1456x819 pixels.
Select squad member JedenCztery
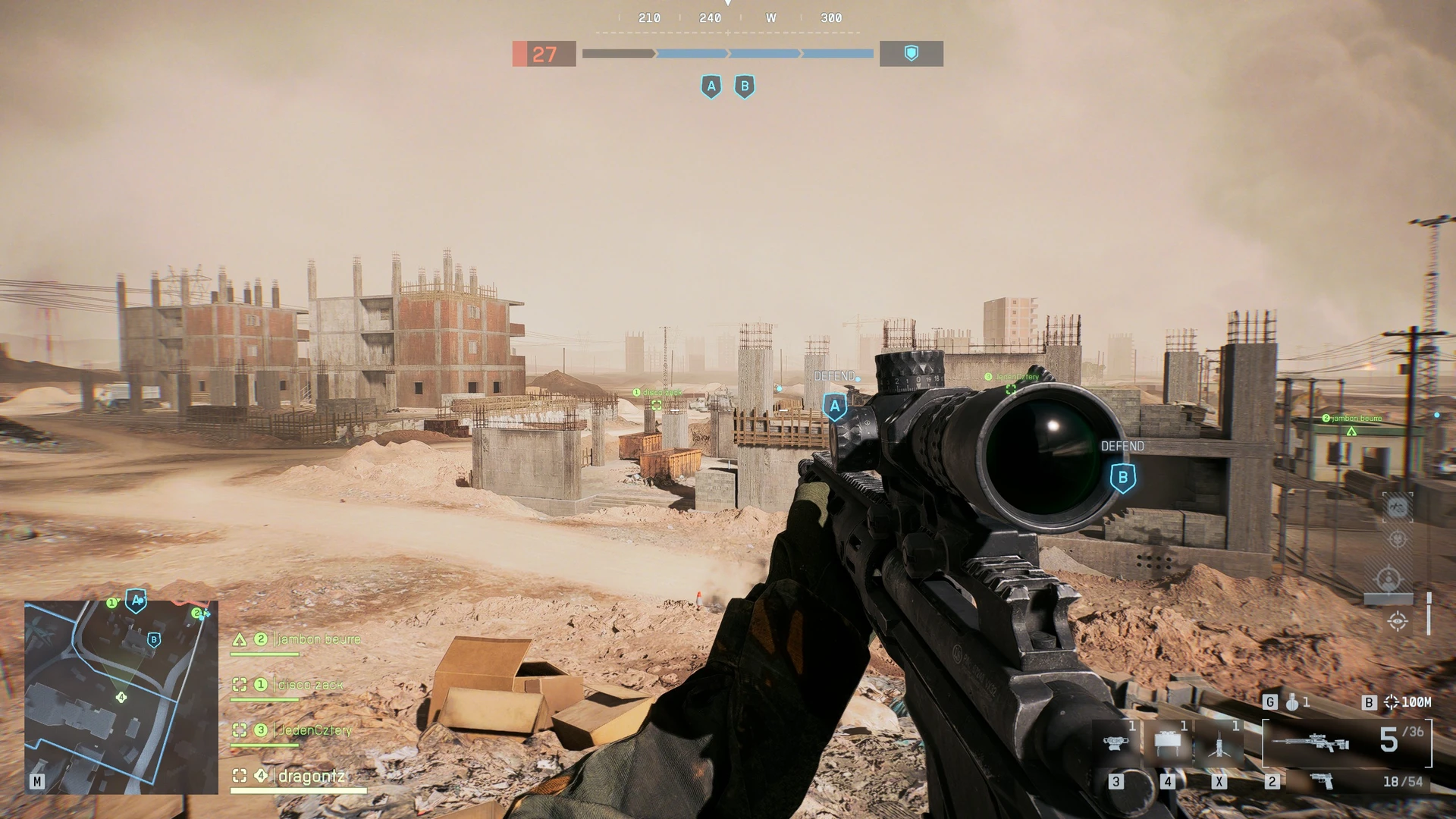tap(315, 730)
